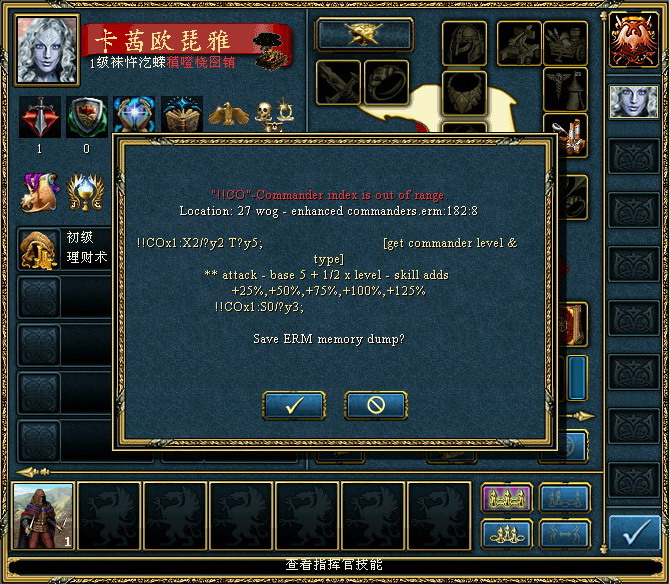This screenshot has width=670, height=584.
Task: Show morale details via the golden eagle icon
Action: 228,114
